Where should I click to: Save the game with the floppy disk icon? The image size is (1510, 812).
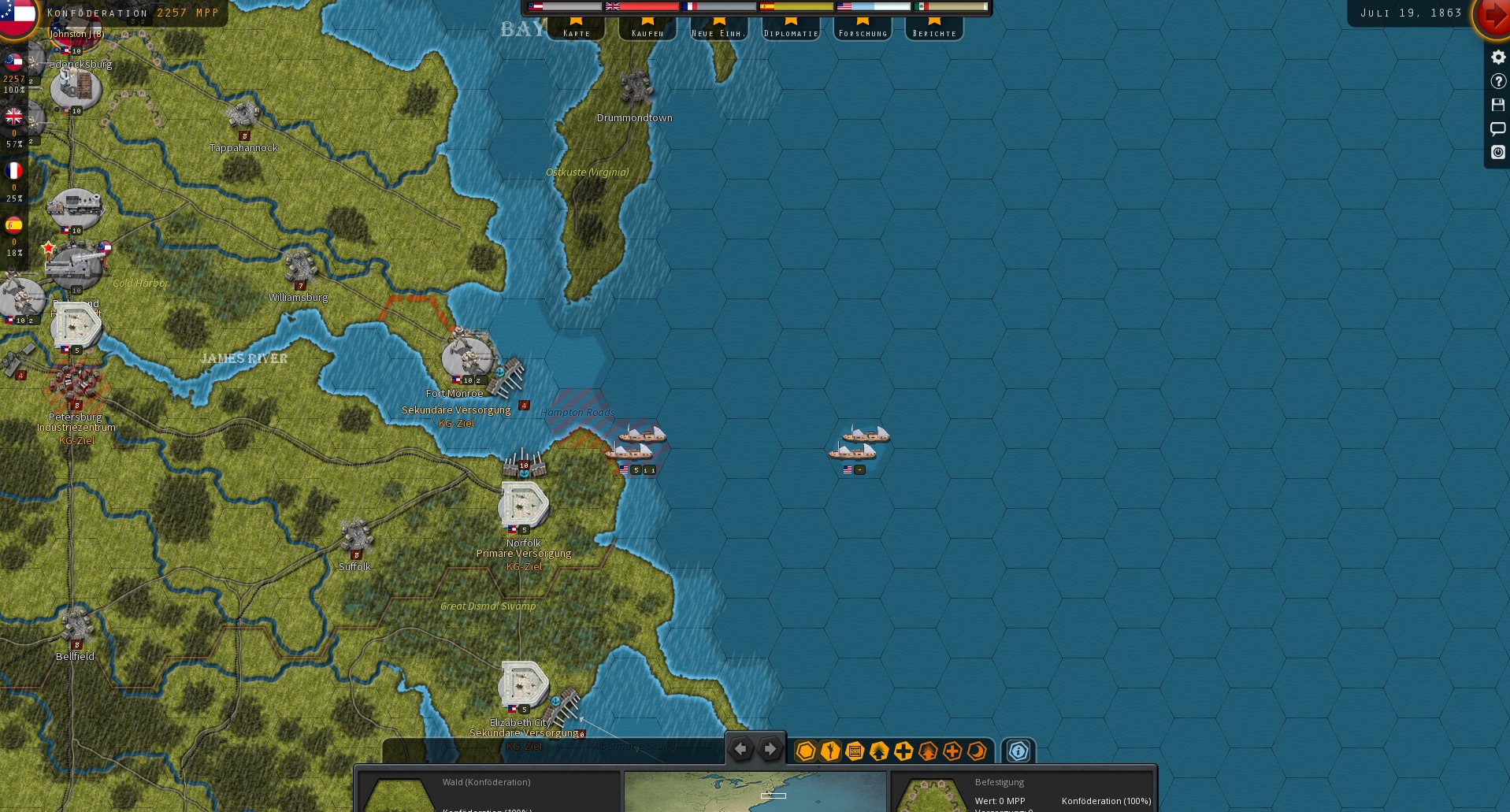1498,105
